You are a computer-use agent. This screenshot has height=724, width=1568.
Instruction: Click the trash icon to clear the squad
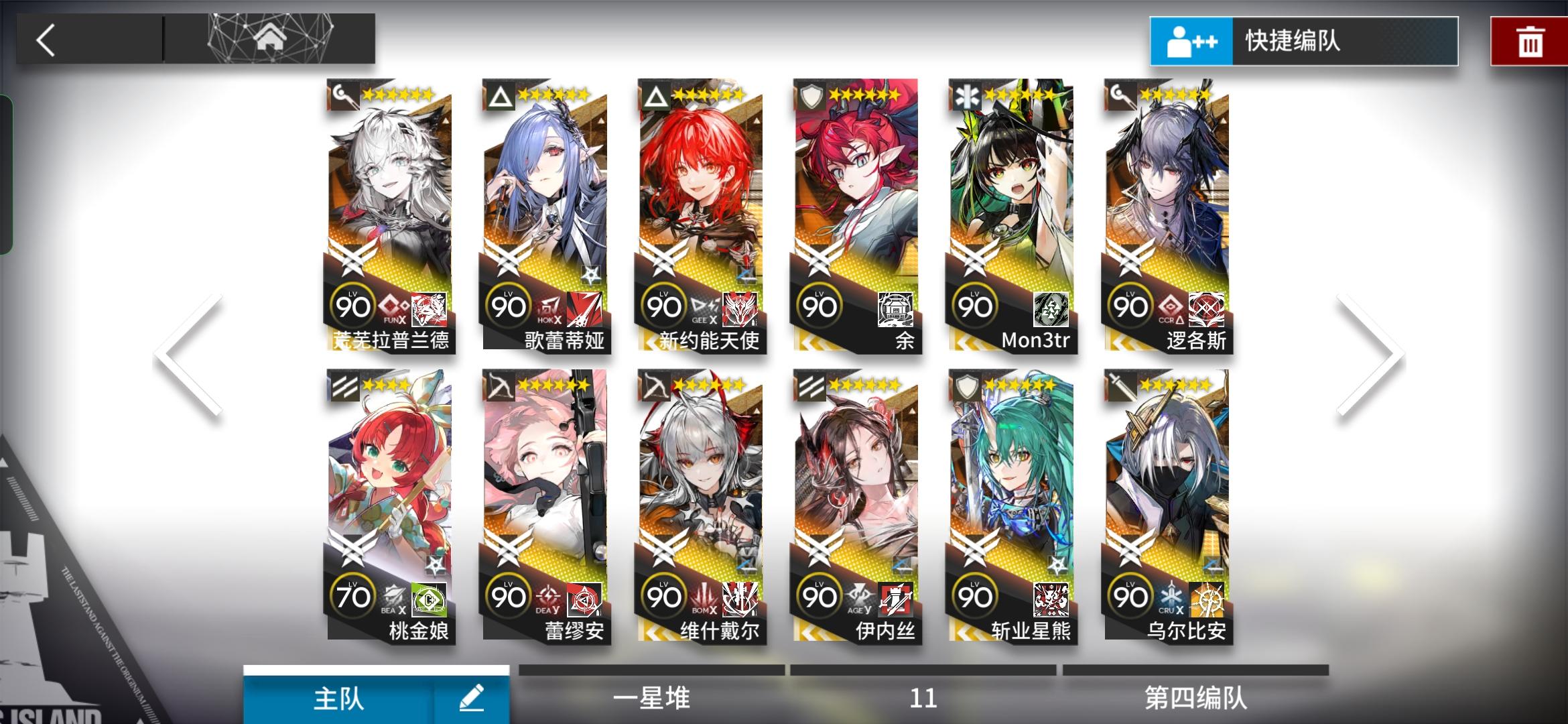(1530, 42)
